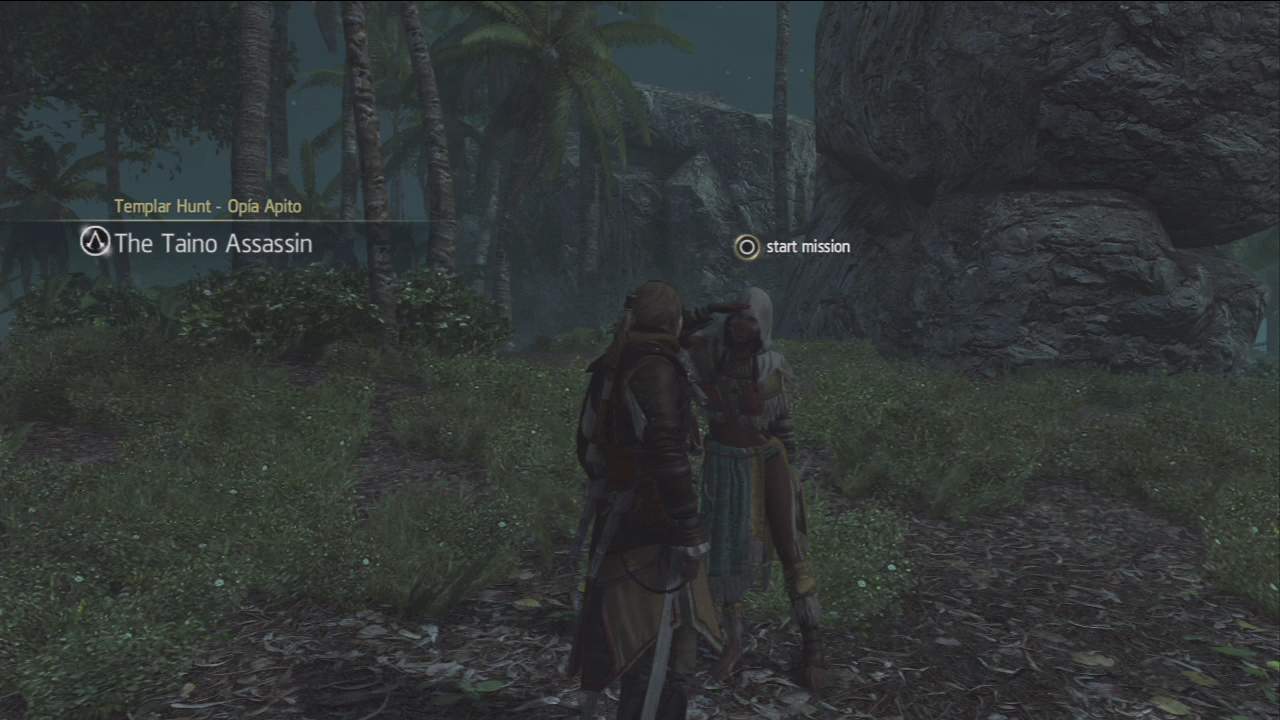Click the white A emblem beside mission title
This screenshot has width=1280, height=720.
click(95, 242)
